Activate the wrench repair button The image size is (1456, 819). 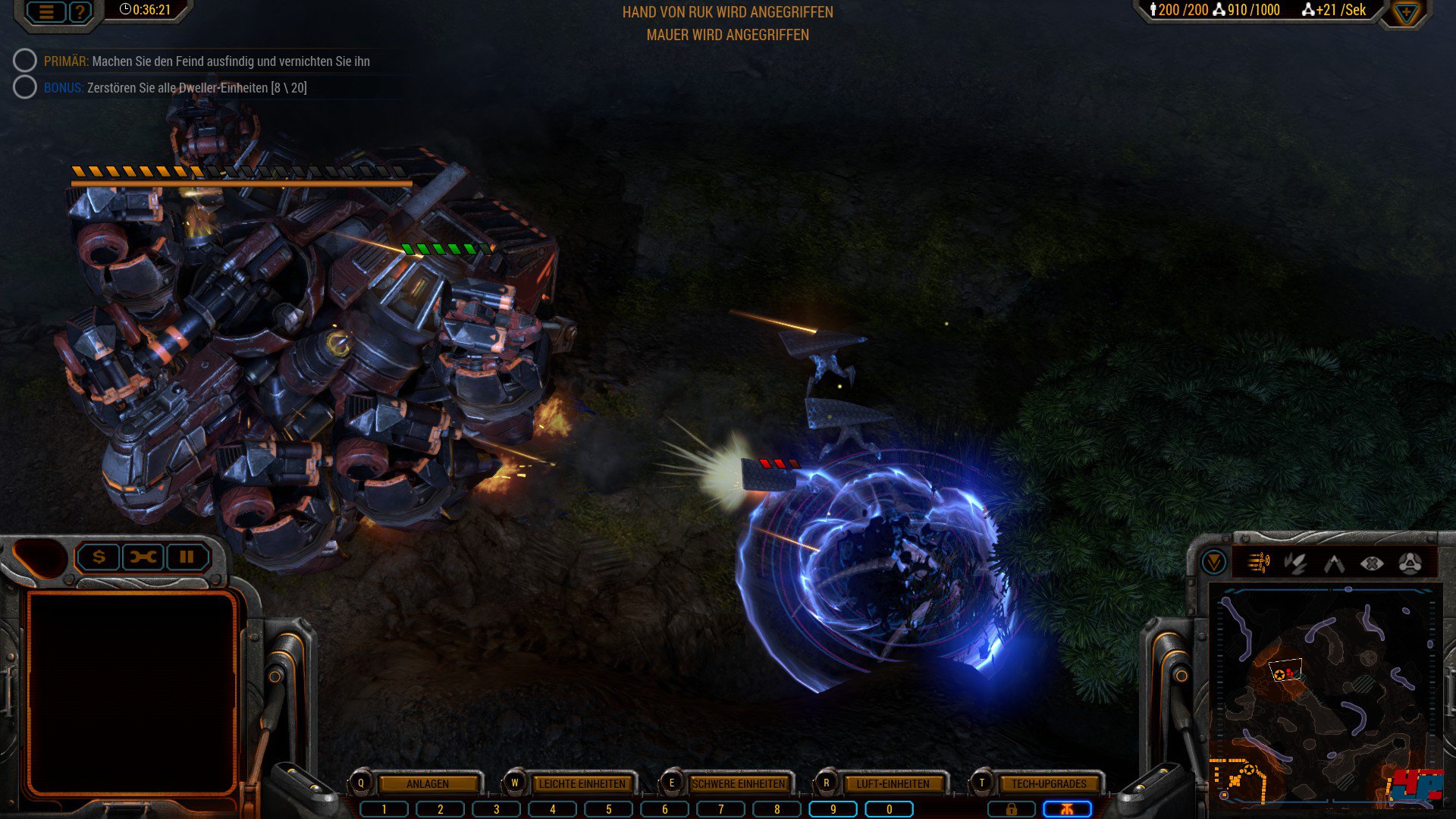click(x=143, y=557)
